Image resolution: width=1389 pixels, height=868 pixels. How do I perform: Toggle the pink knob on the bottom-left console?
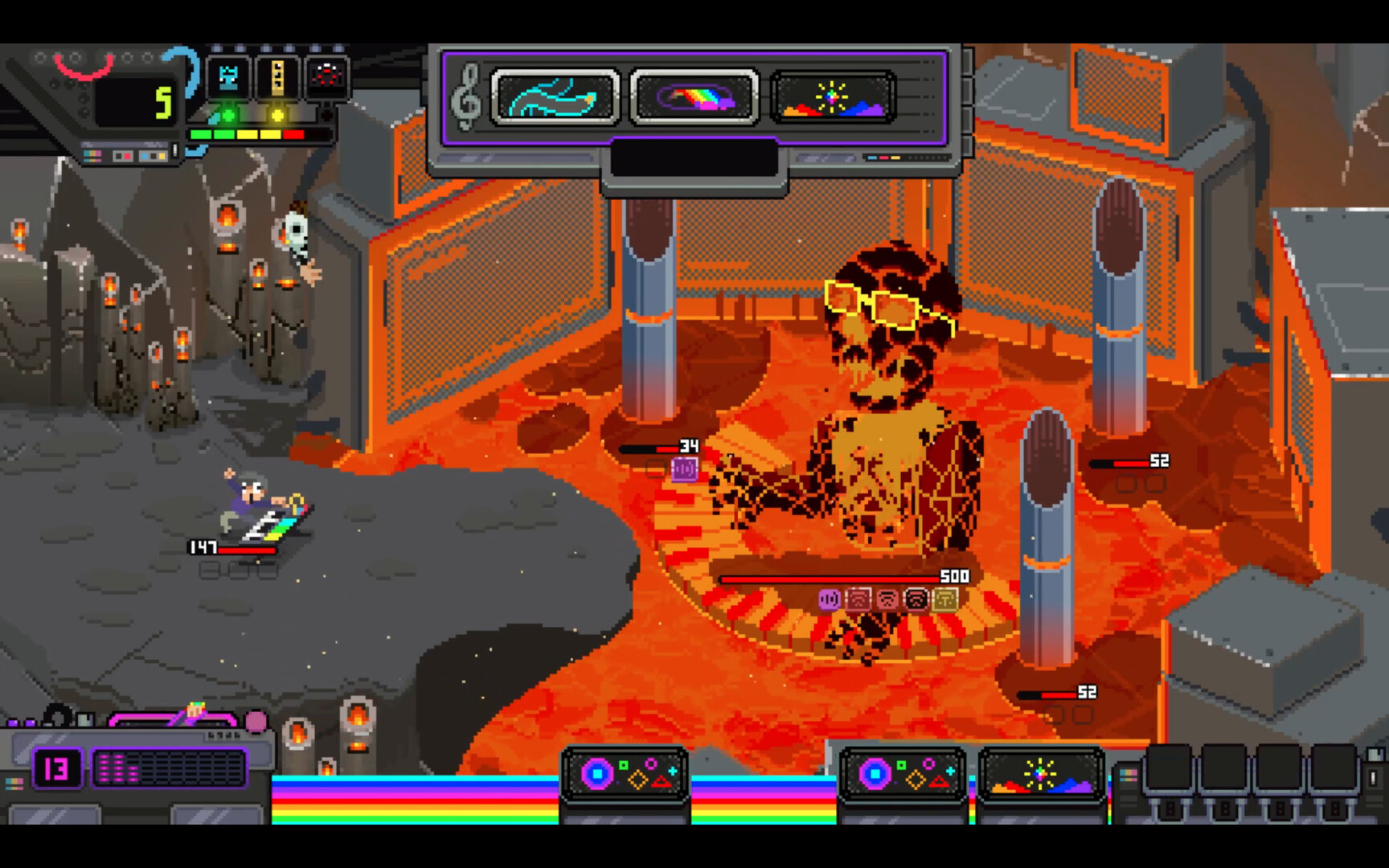(257, 721)
